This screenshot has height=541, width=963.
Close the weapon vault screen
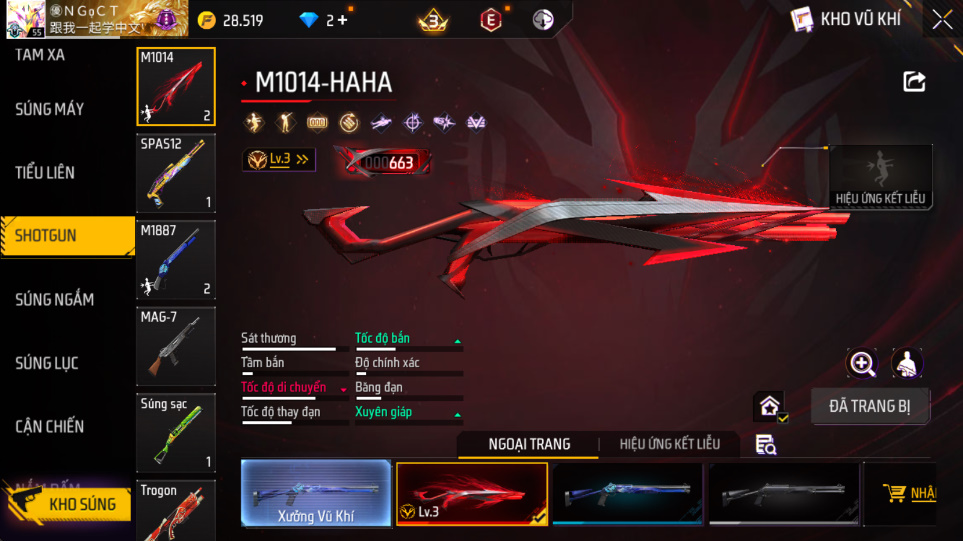coord(942,20)
